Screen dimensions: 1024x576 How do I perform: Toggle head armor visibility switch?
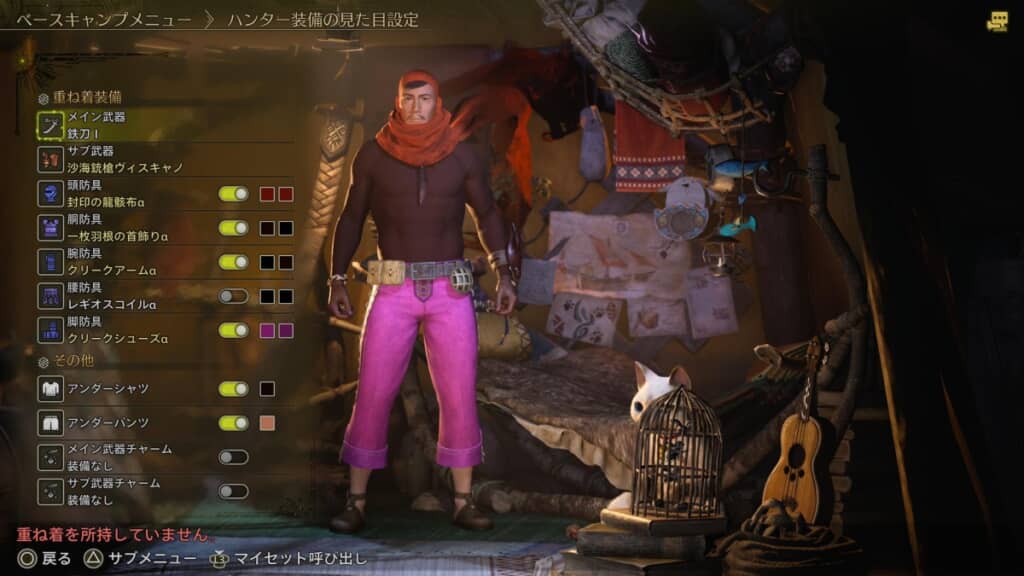pos(233,194)
